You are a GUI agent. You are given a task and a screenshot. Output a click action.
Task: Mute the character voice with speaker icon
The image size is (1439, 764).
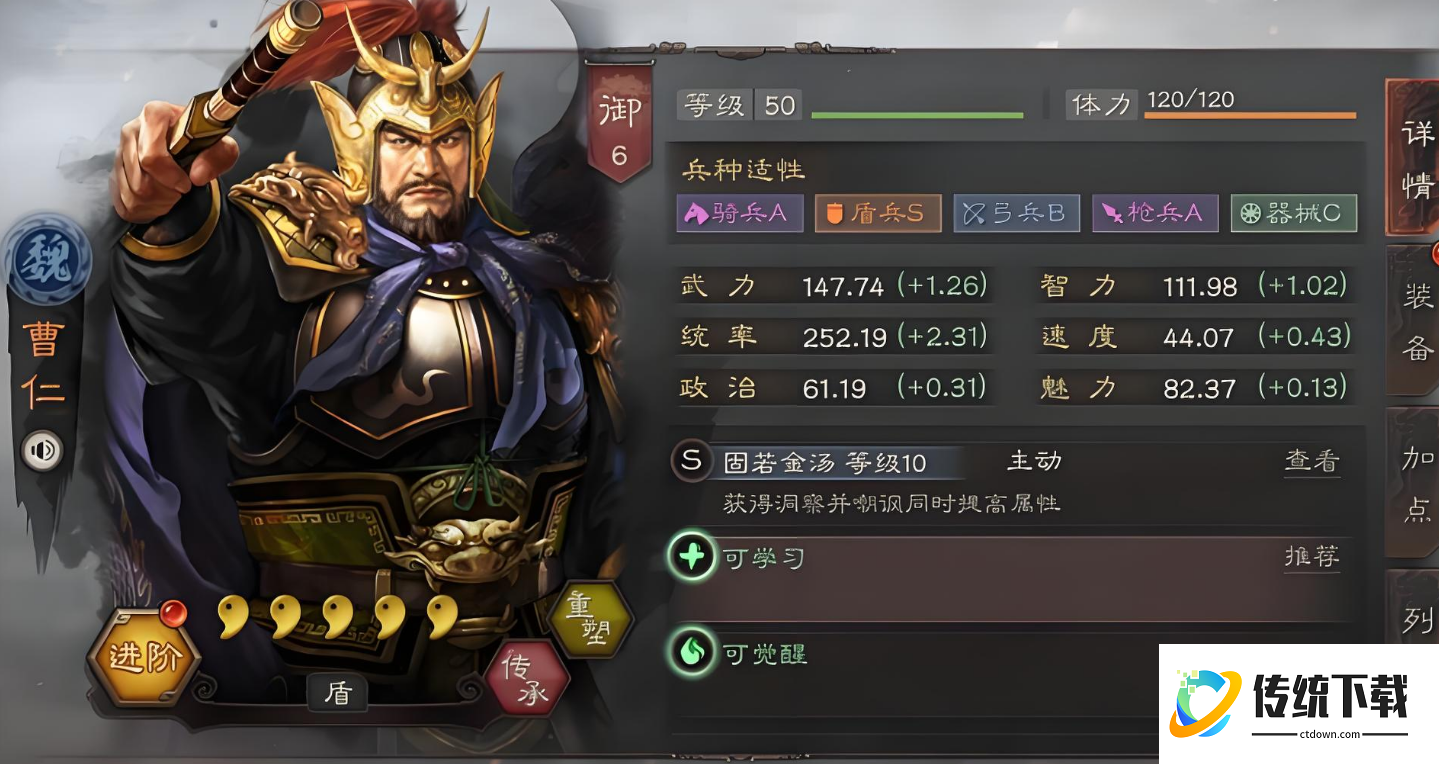(41, 450)
